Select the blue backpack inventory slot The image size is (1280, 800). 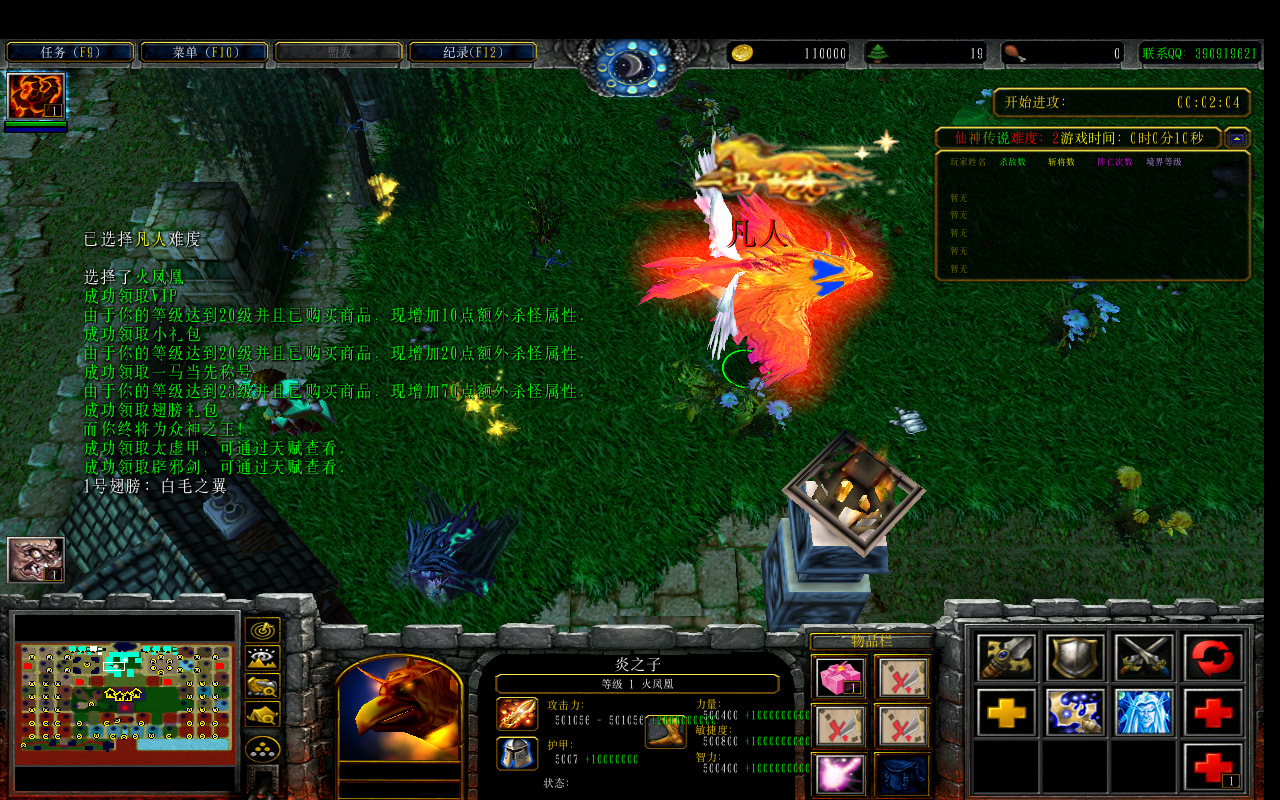(903, 774)
